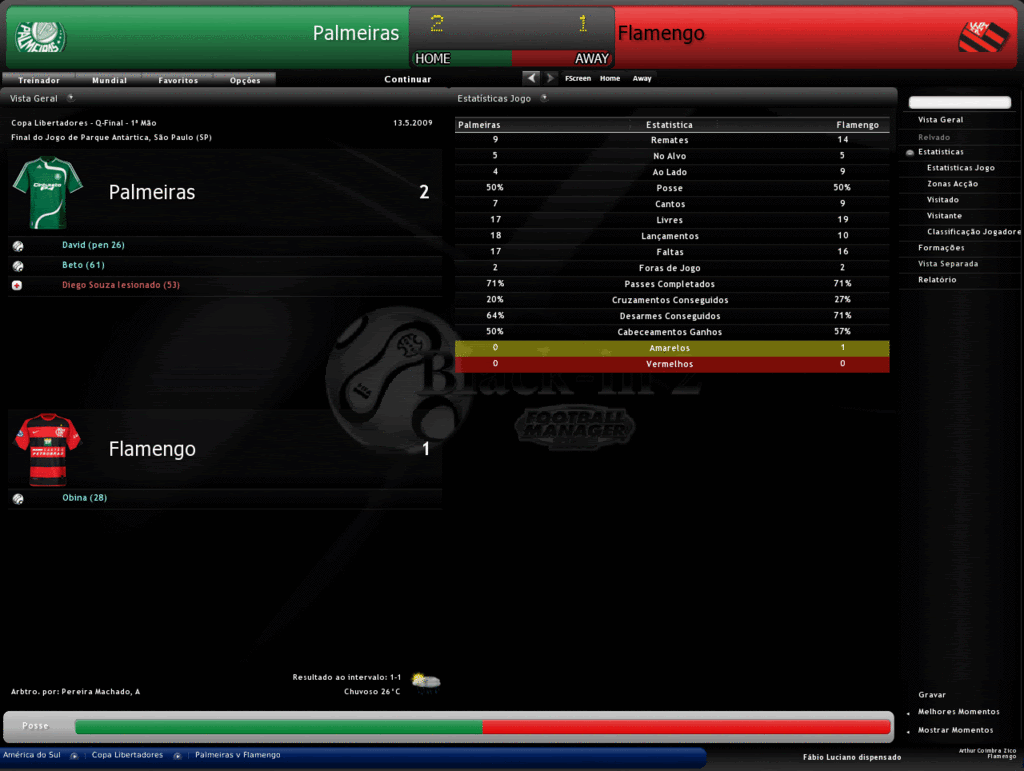Image resolution: width=1024 pixels, height=771 pixels.
Task: Go back with the left arrow button
Action: pyautogui.click(x=531, y=78)
